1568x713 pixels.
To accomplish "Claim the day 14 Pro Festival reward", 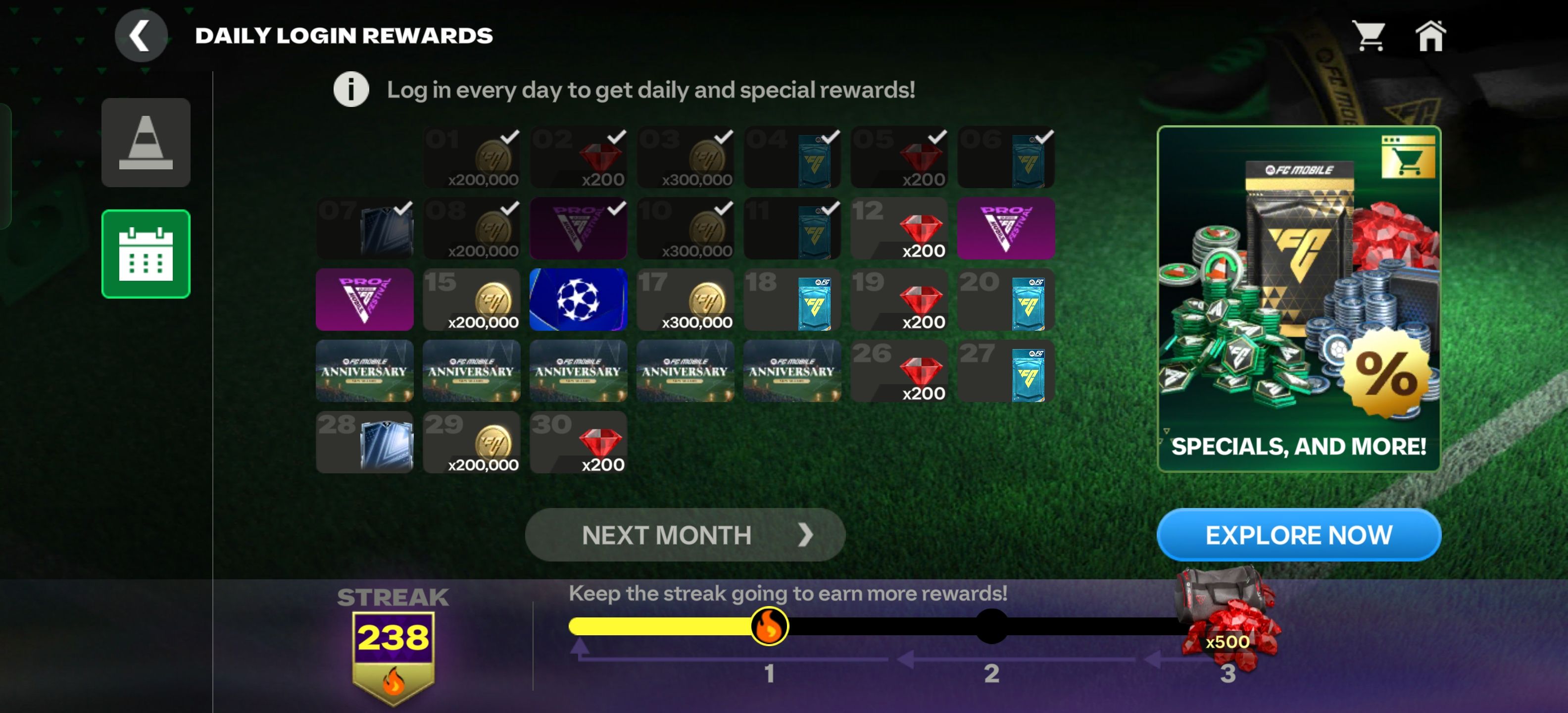I will pyautogui.click(x=365, y=300).
